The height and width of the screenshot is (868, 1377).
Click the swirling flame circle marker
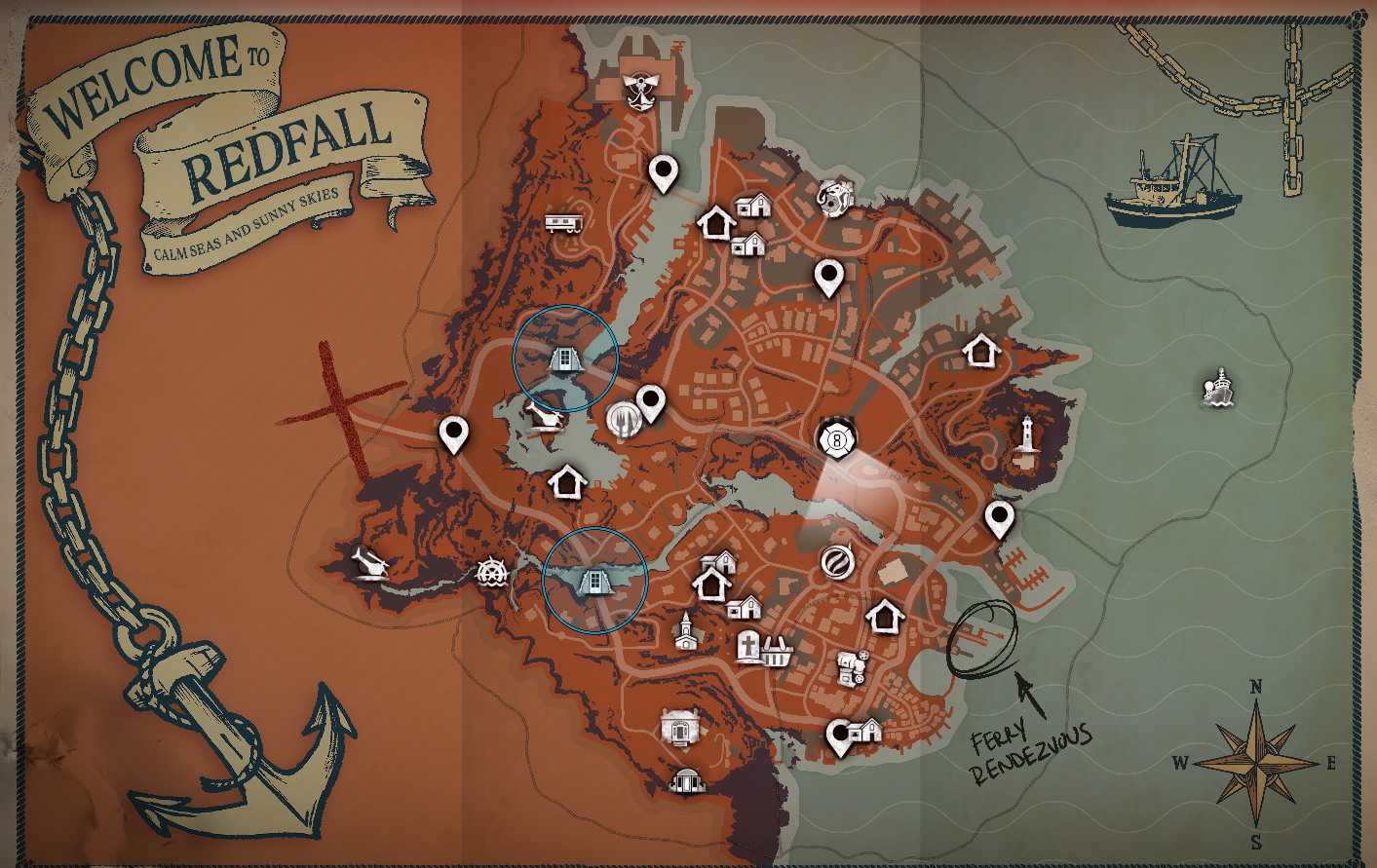[838, 563]
